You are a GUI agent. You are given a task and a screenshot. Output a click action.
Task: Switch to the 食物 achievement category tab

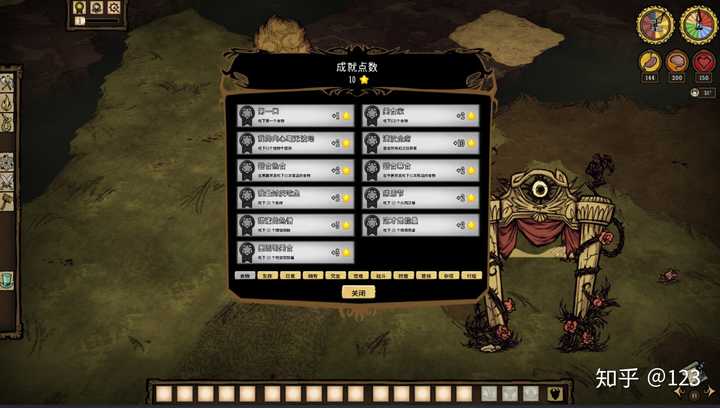tap(244, 275)
